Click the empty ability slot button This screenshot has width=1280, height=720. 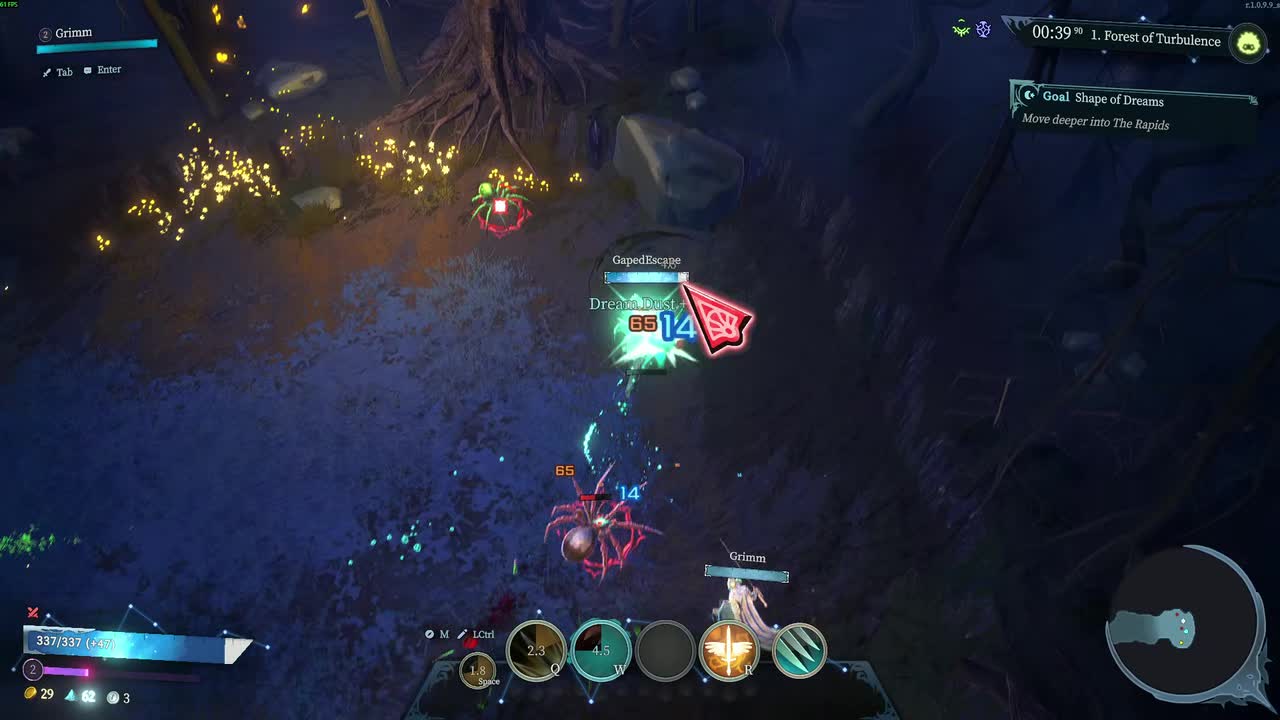pos(667,650)
